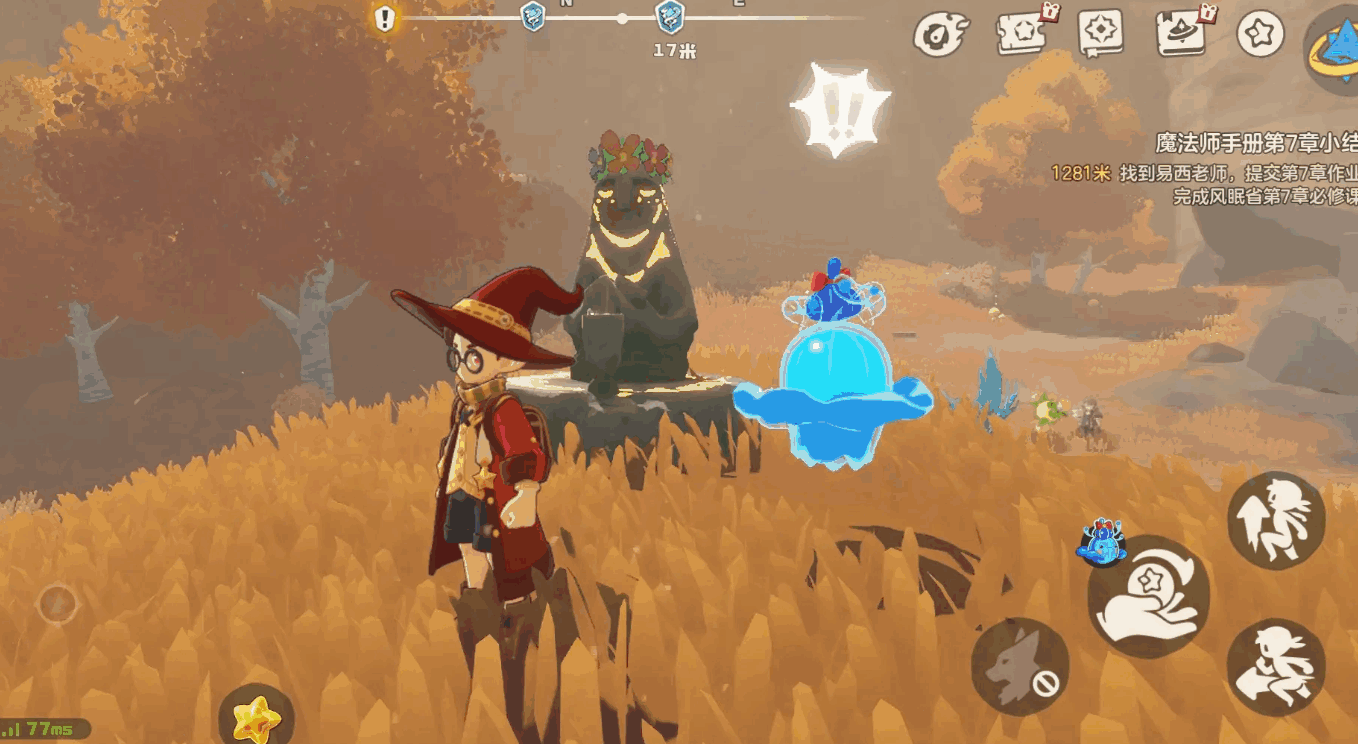
Task: Open the blue crystal compass minimap
Action: (1336, 47)
